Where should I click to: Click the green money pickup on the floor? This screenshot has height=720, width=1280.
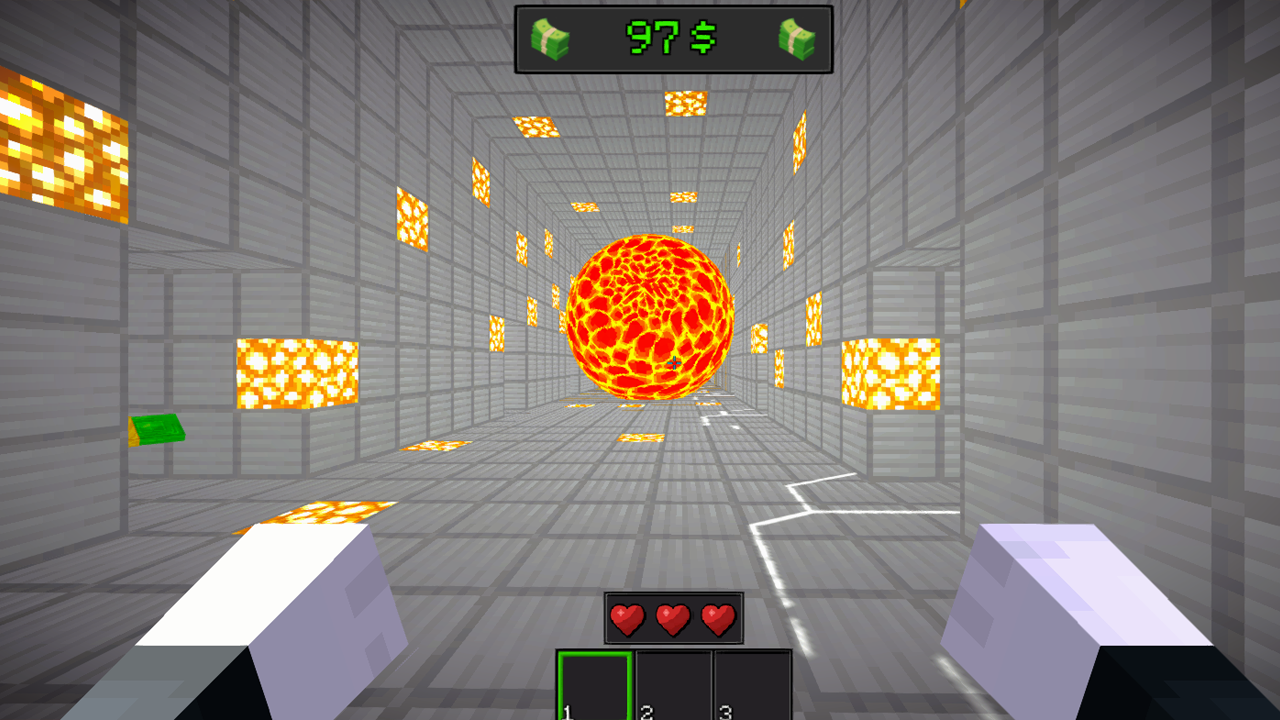click(155, 432)
